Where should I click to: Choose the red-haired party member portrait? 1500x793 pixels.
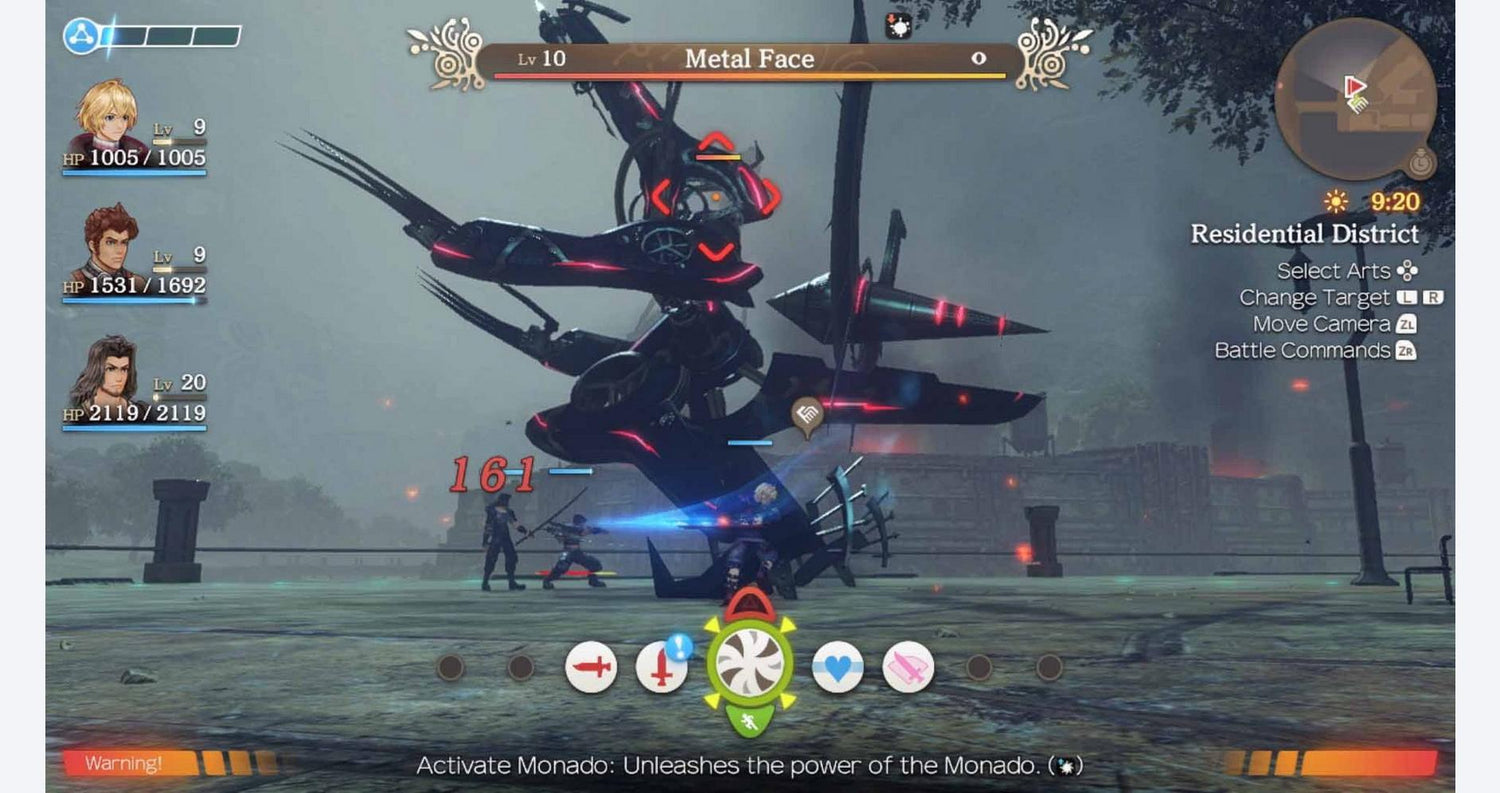tap(110, 244)
